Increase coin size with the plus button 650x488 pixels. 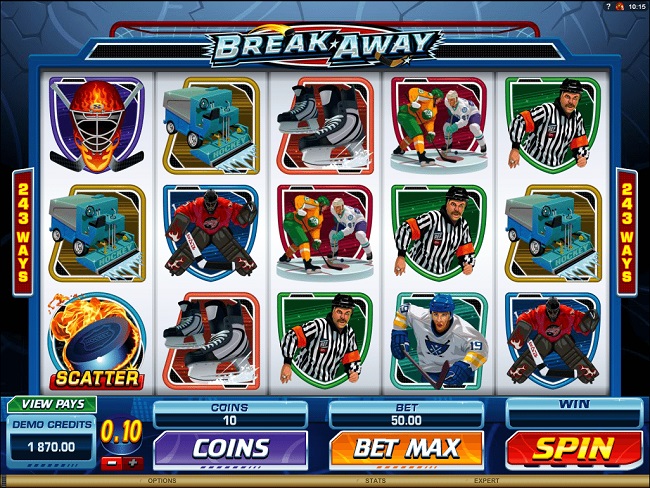pyautogui.click(x=134, y=463)
